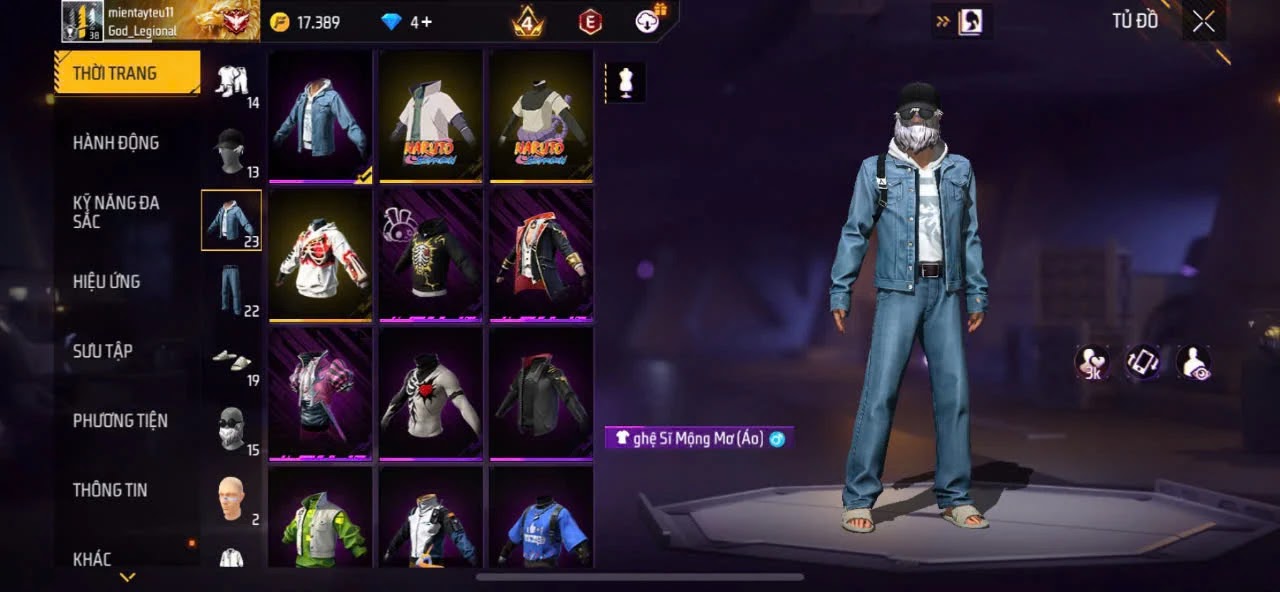Open the HIỆU ỨNG section
Image resolution: width=1280 pixels, height=592 pixels.
[x=106, y=282]
